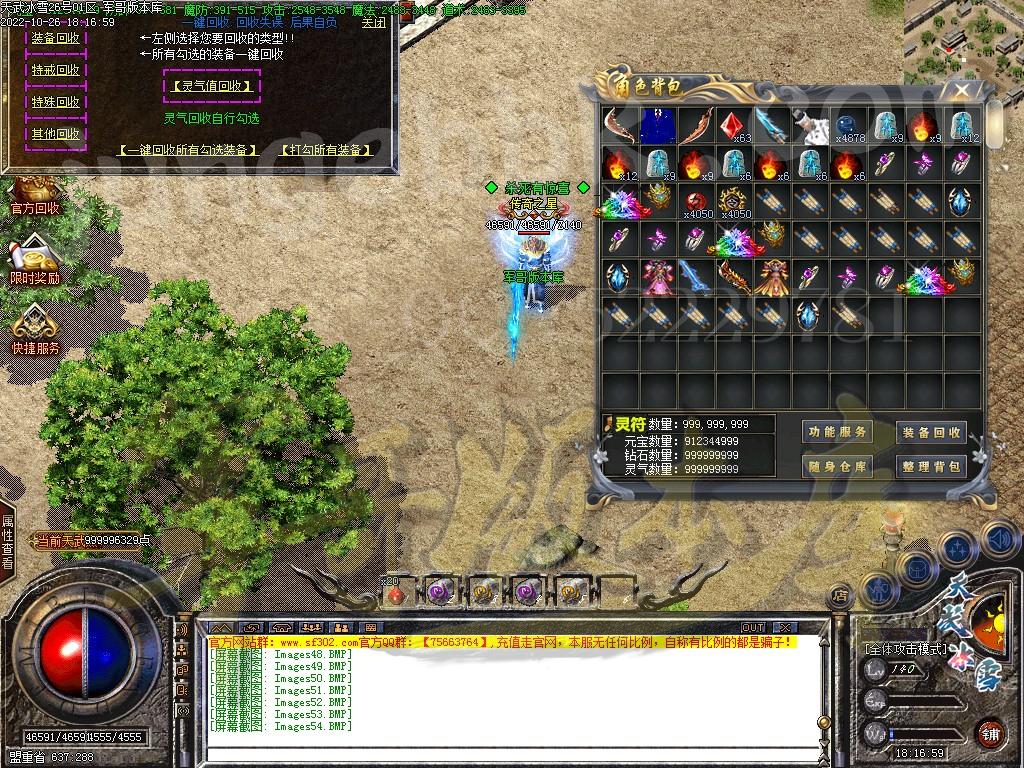Open the 随身仓库 portable warehouse
This screenshot has height=768, width=1024.
pos(838,466)
